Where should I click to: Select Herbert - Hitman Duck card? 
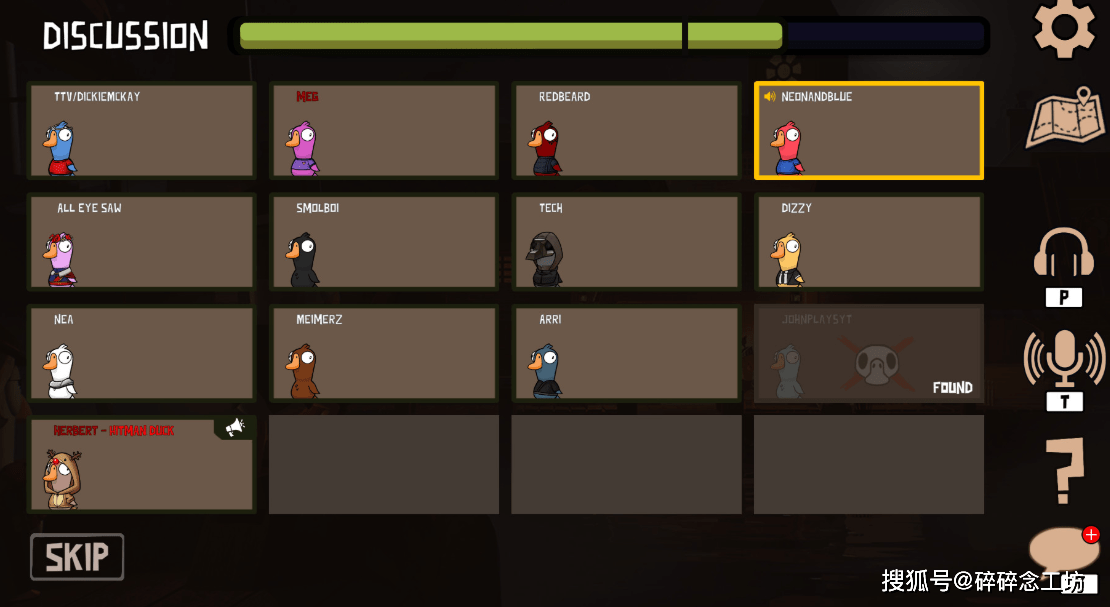(142, 465)
